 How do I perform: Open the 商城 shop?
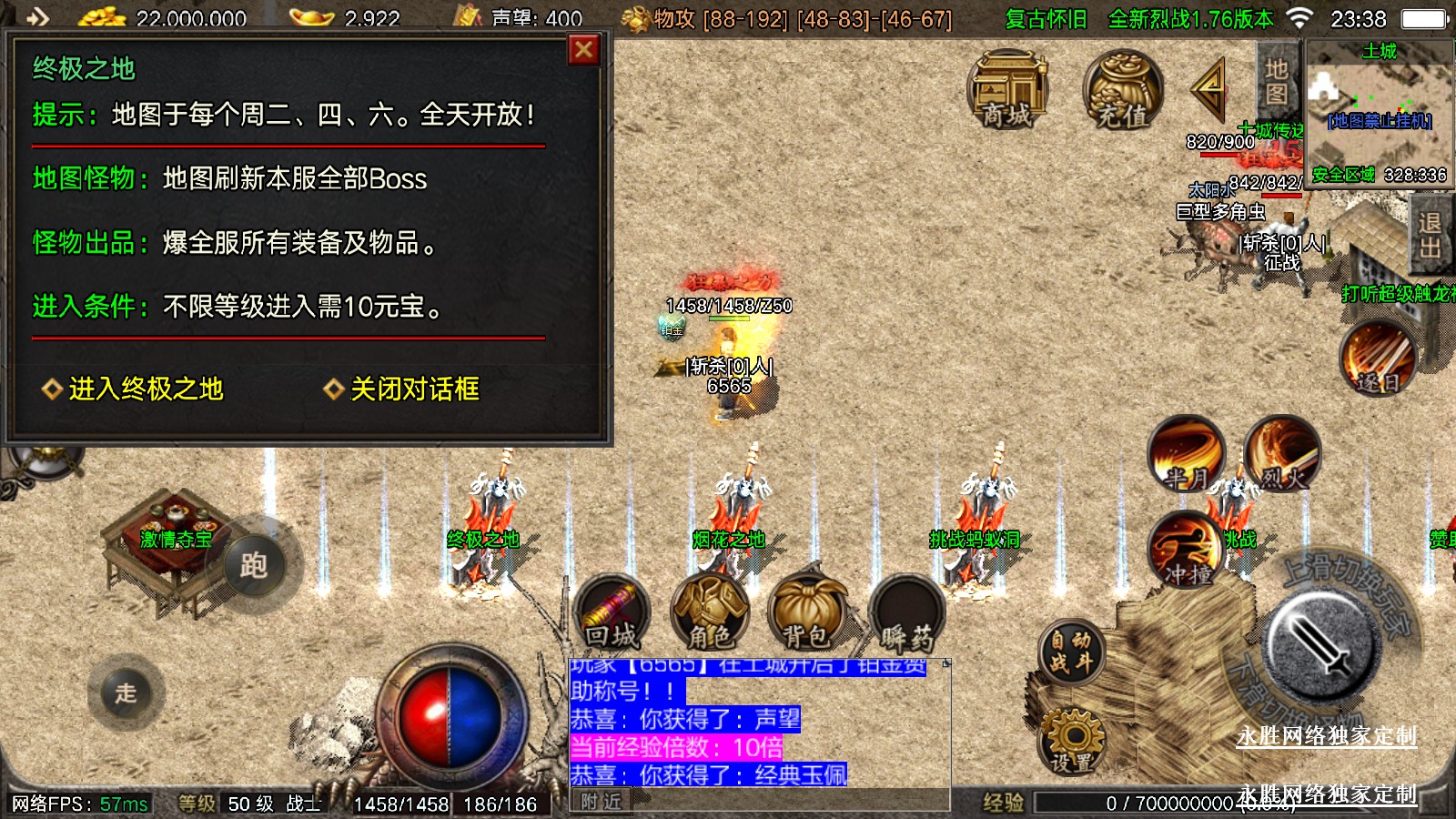1007,89
